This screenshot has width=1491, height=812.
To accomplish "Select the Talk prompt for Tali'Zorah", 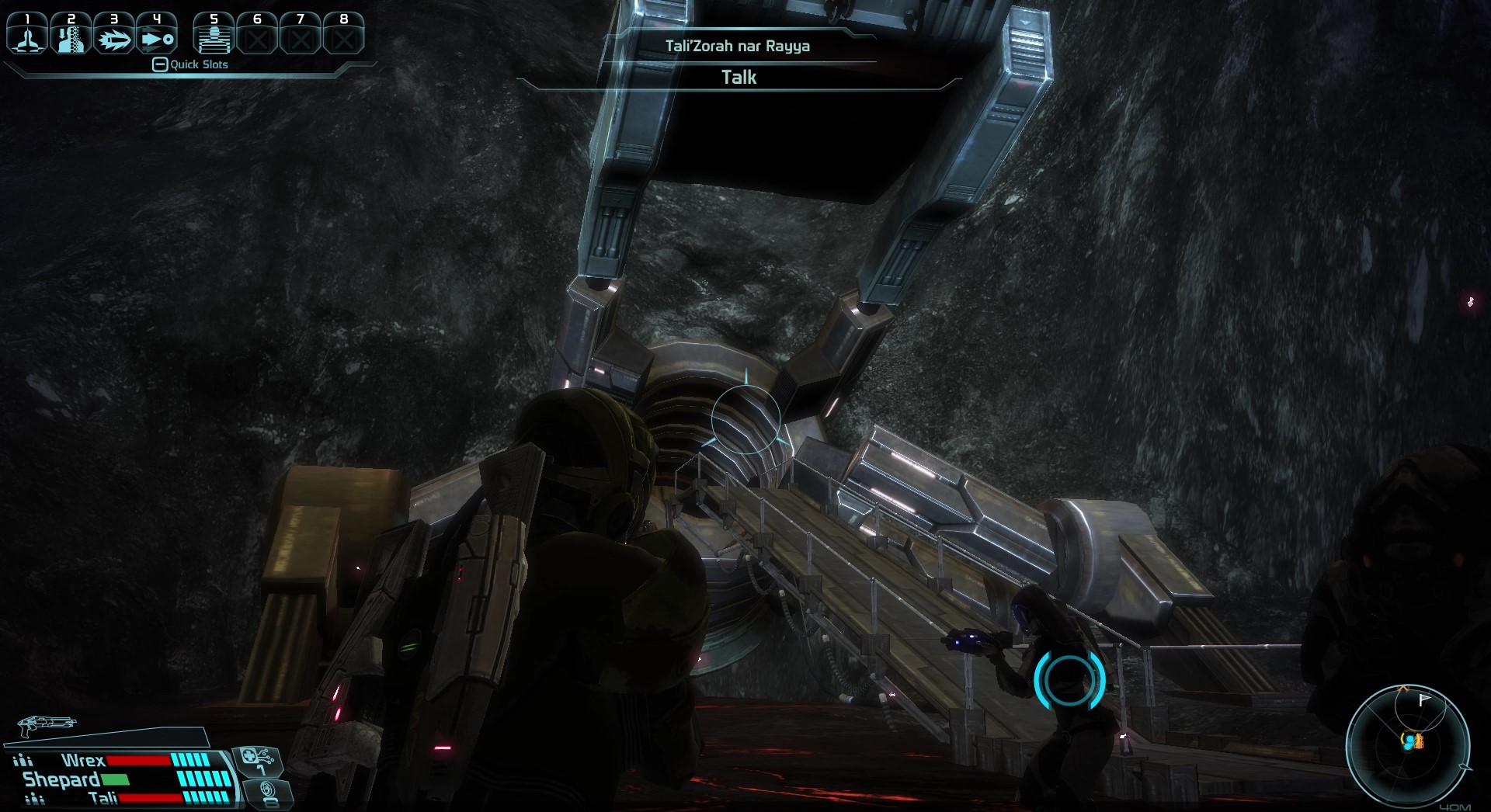I will click(739, 77).
